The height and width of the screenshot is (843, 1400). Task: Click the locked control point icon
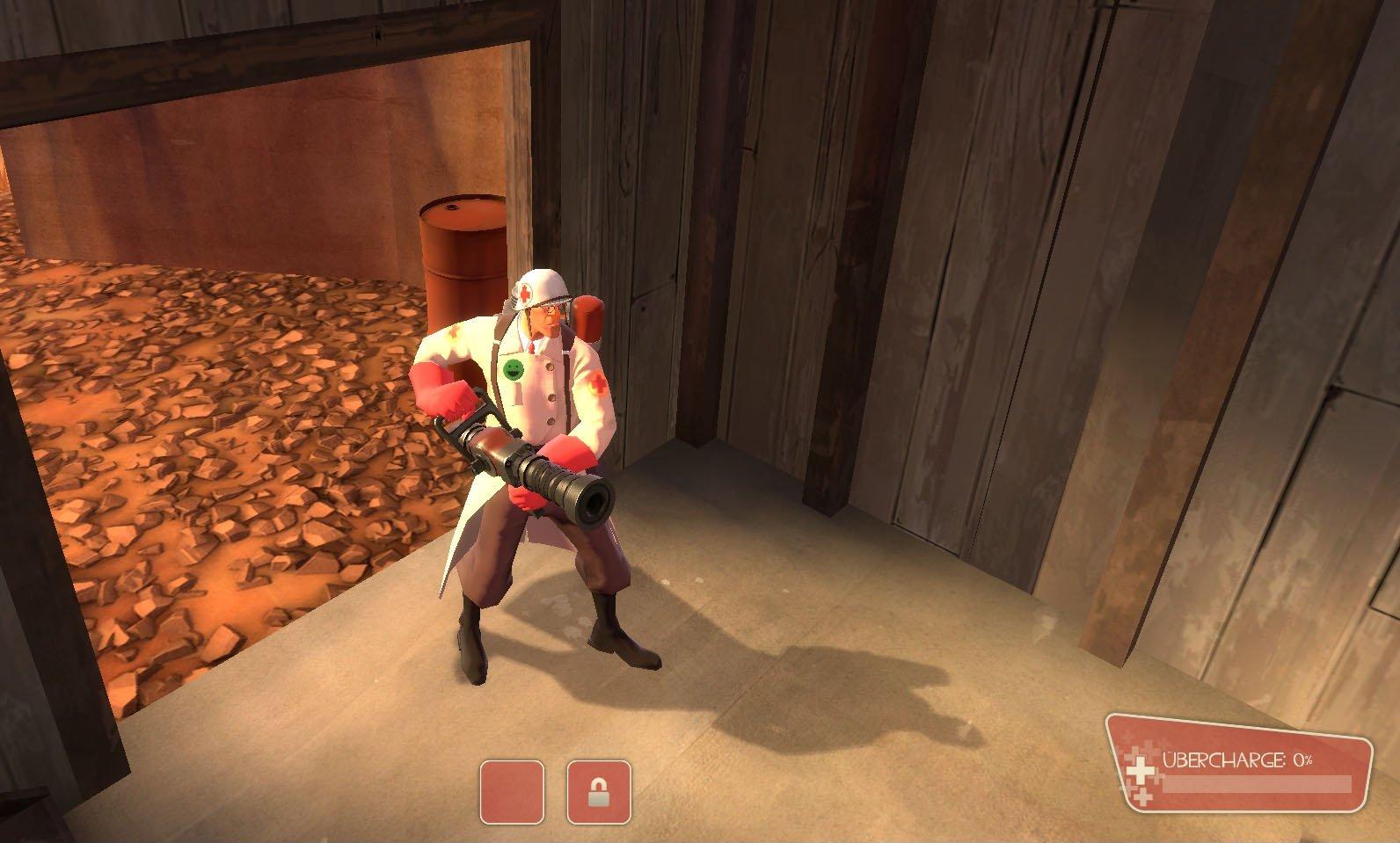coord(599,792)
